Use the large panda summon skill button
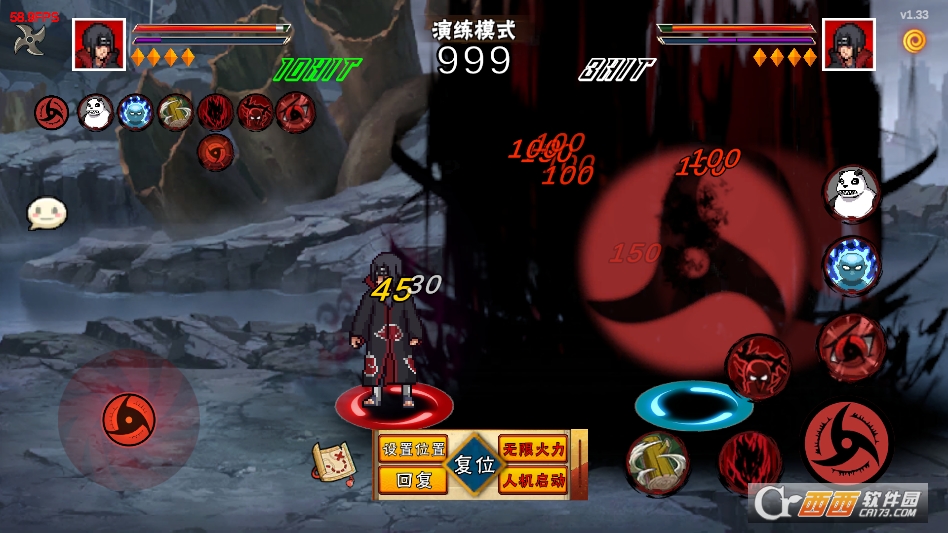 [x=851, y=192]
